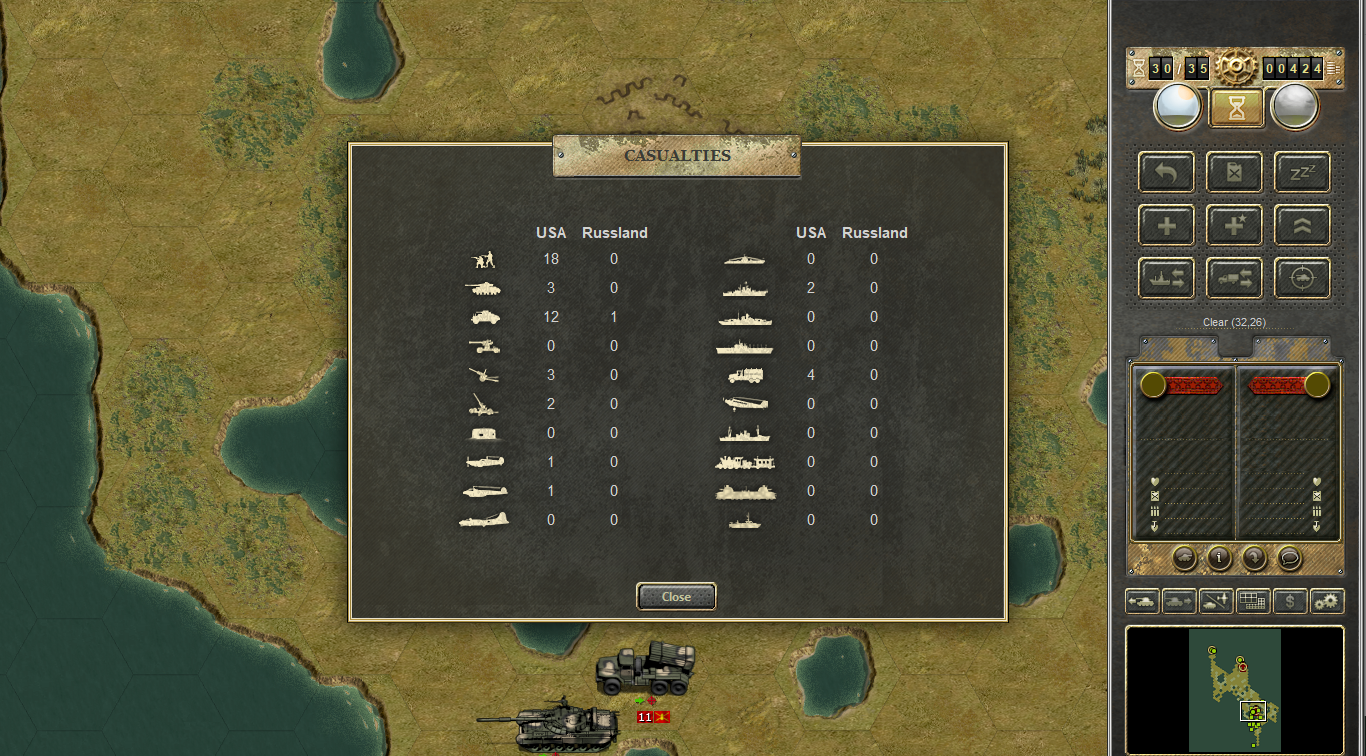Click the plain plus reinforcements button
The image size is (1366, 756).
pyautogui.click(x=1166, y=225)
